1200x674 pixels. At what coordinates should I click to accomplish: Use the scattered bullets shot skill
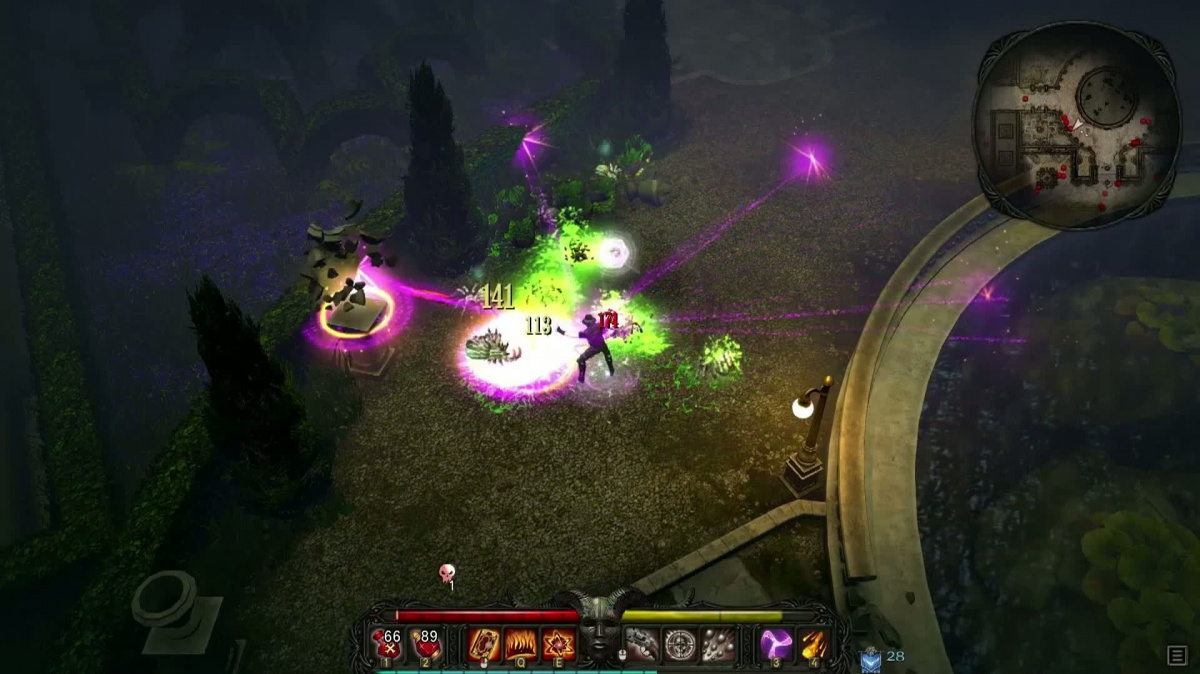tap(717, 644)
